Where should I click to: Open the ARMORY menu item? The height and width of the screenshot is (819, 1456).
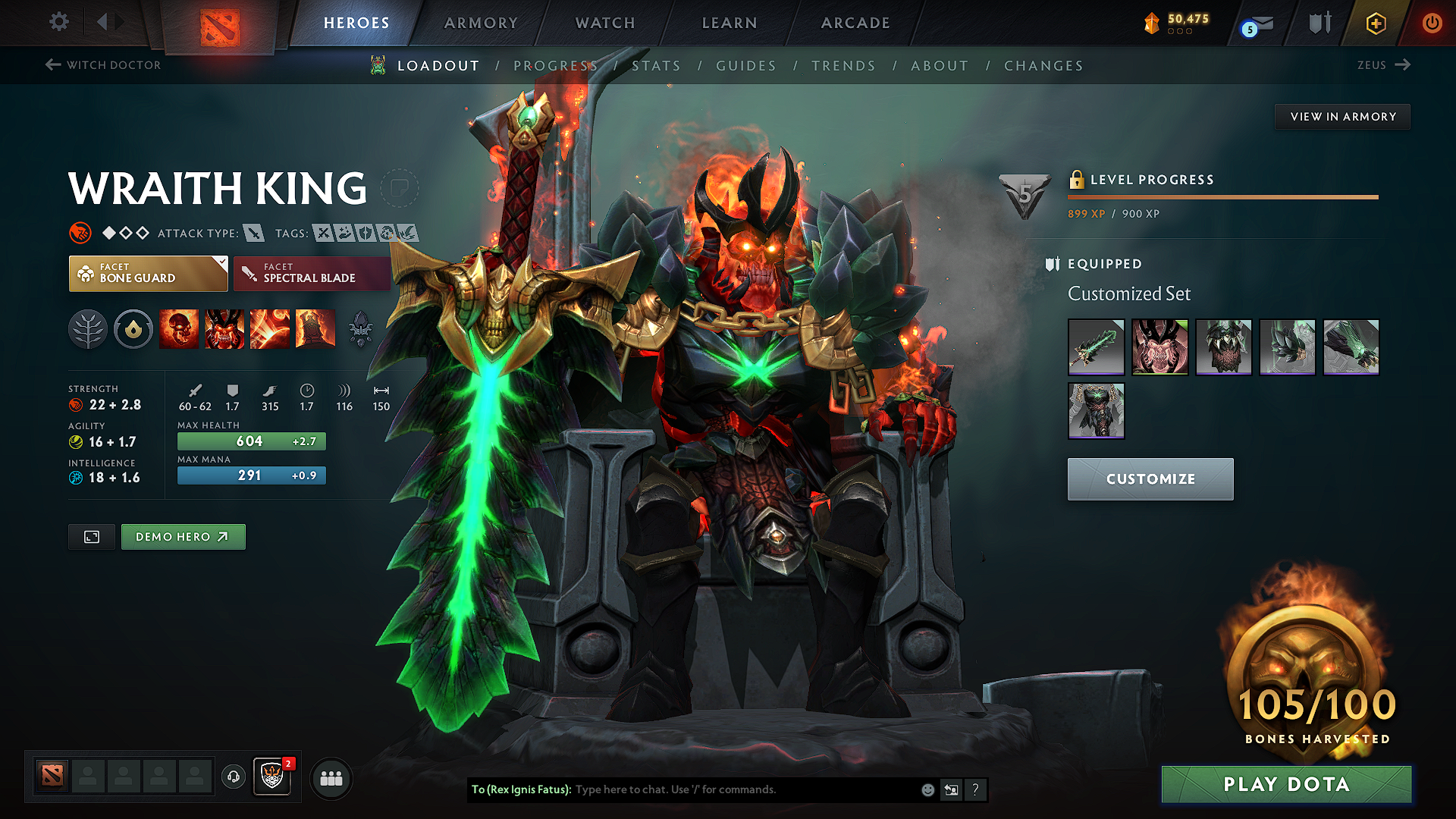point(480,23)
